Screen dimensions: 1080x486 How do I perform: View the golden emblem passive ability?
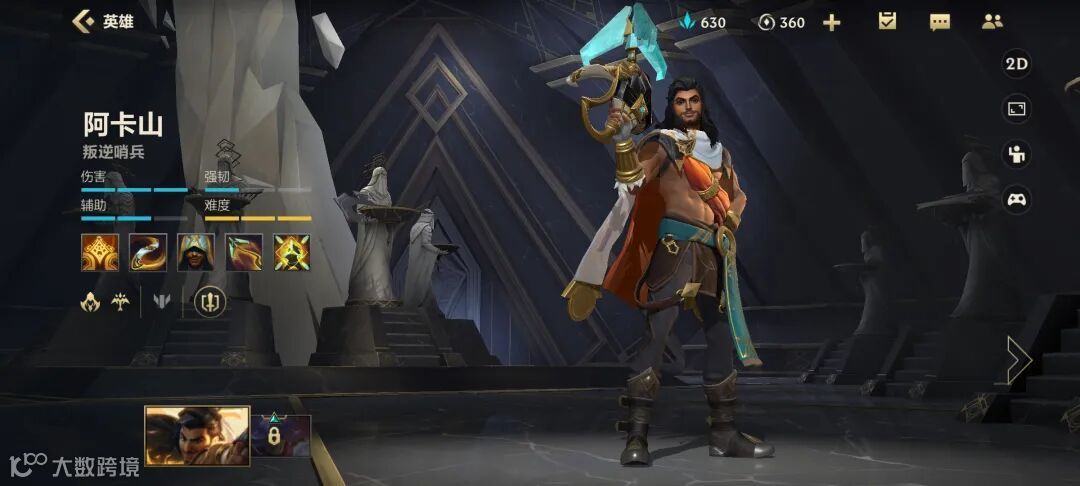(x=100, y=252)
